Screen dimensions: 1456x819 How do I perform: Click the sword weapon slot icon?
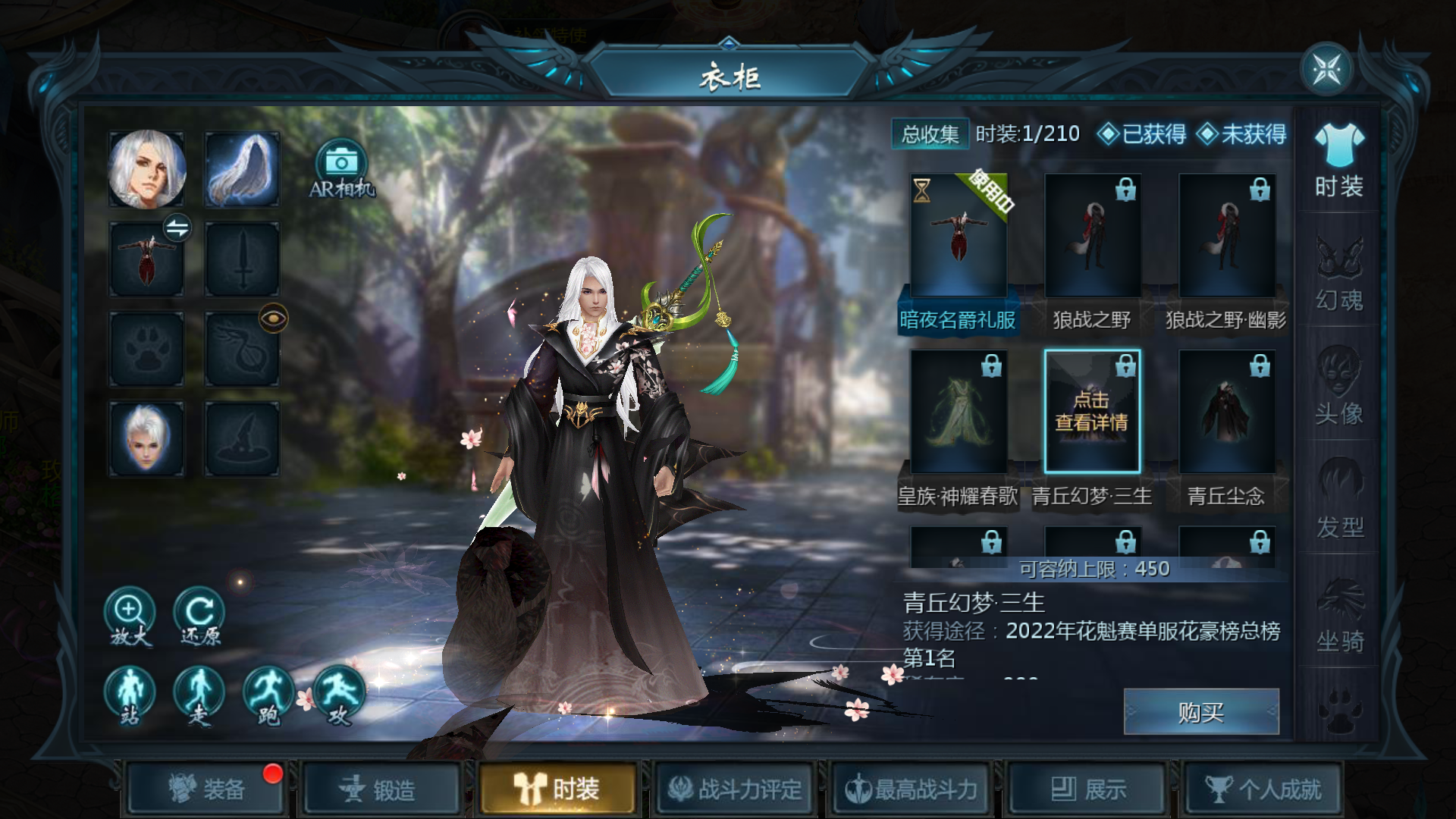pyautogui.click(x=241, y=258)
